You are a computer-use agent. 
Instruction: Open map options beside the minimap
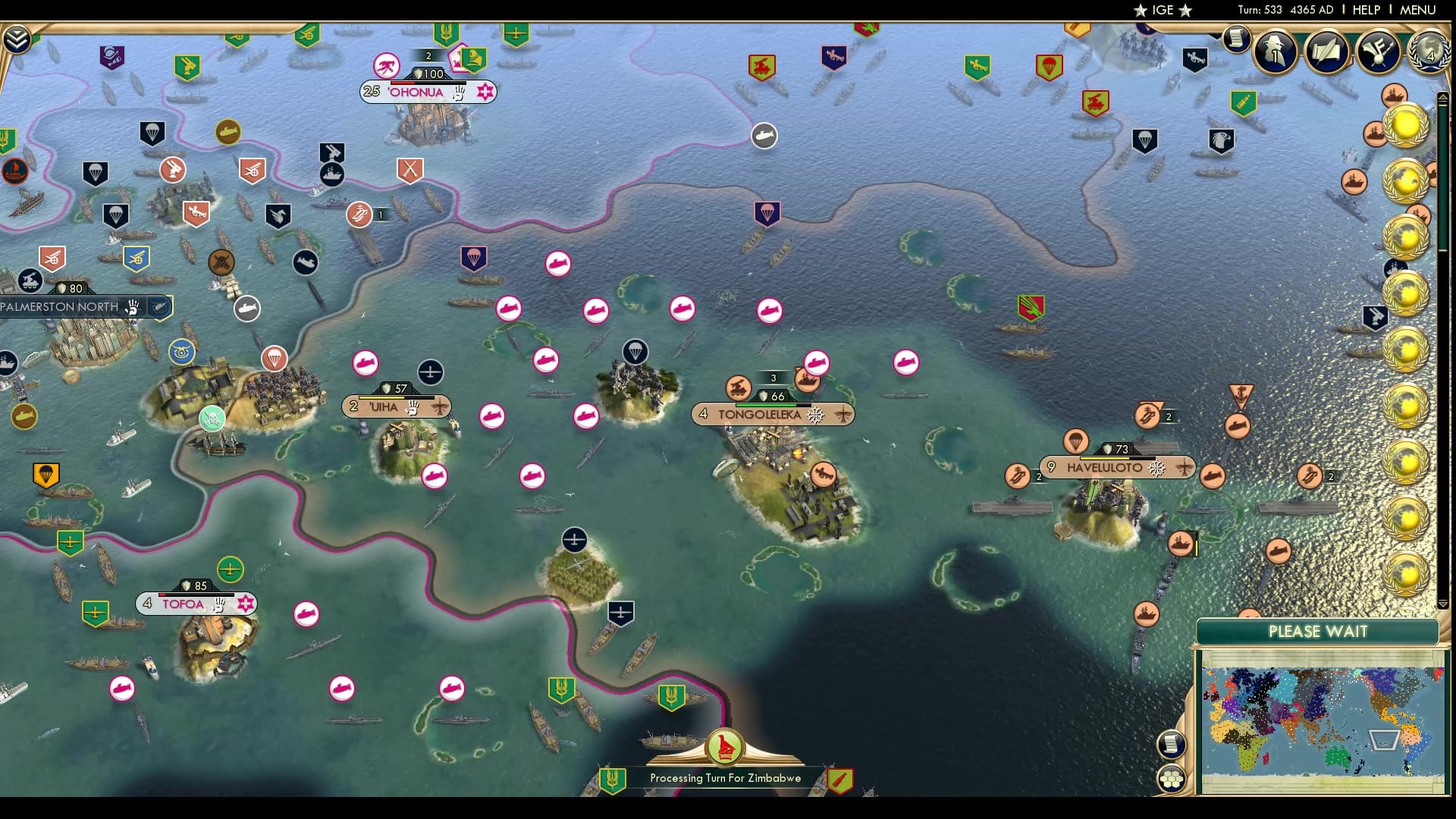click(x=1172, y=743)
